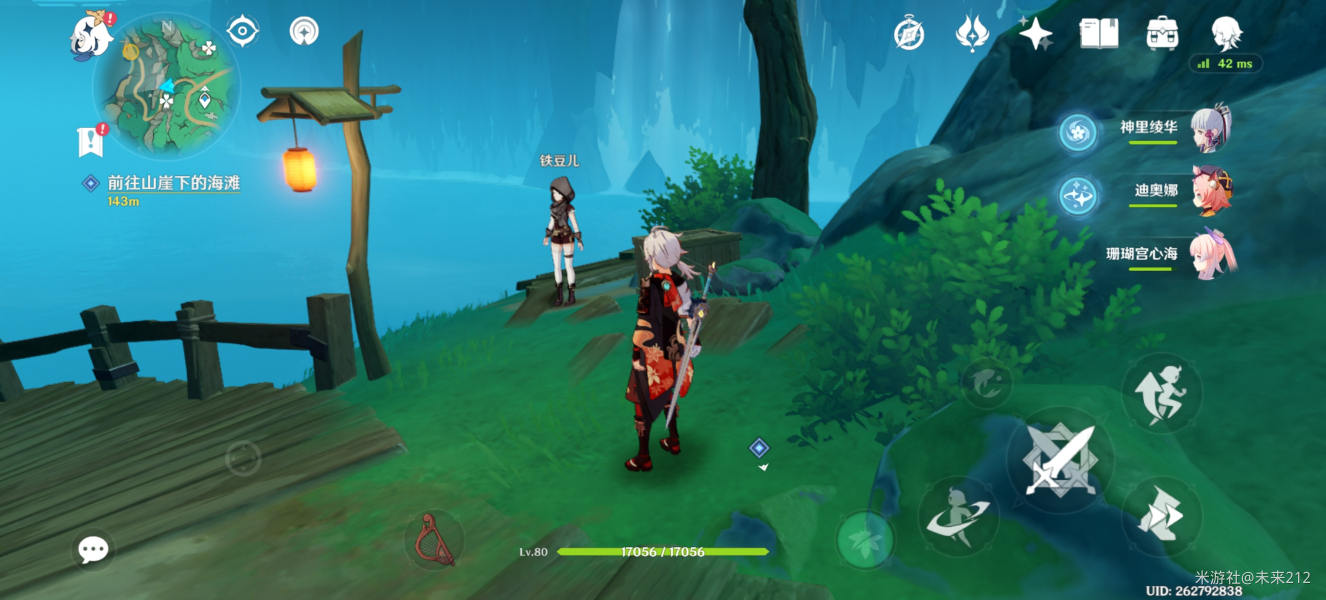The image size is (1326, 600).
Task: Open the Adventurer Handbook book icon
Action: [1099, 34]
